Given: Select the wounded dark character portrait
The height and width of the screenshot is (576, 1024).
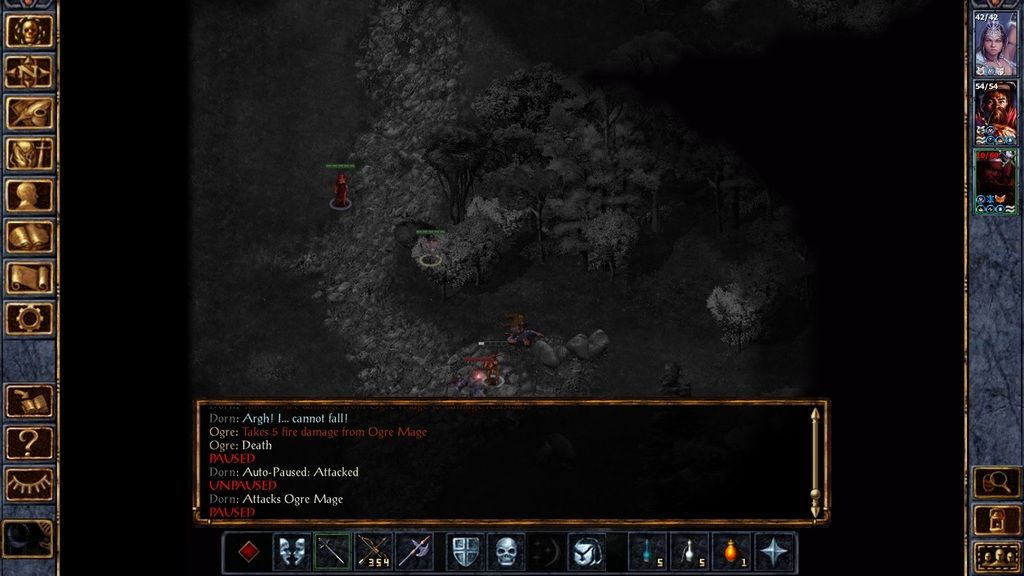Looking at the screenshot, I should [996, 183].
